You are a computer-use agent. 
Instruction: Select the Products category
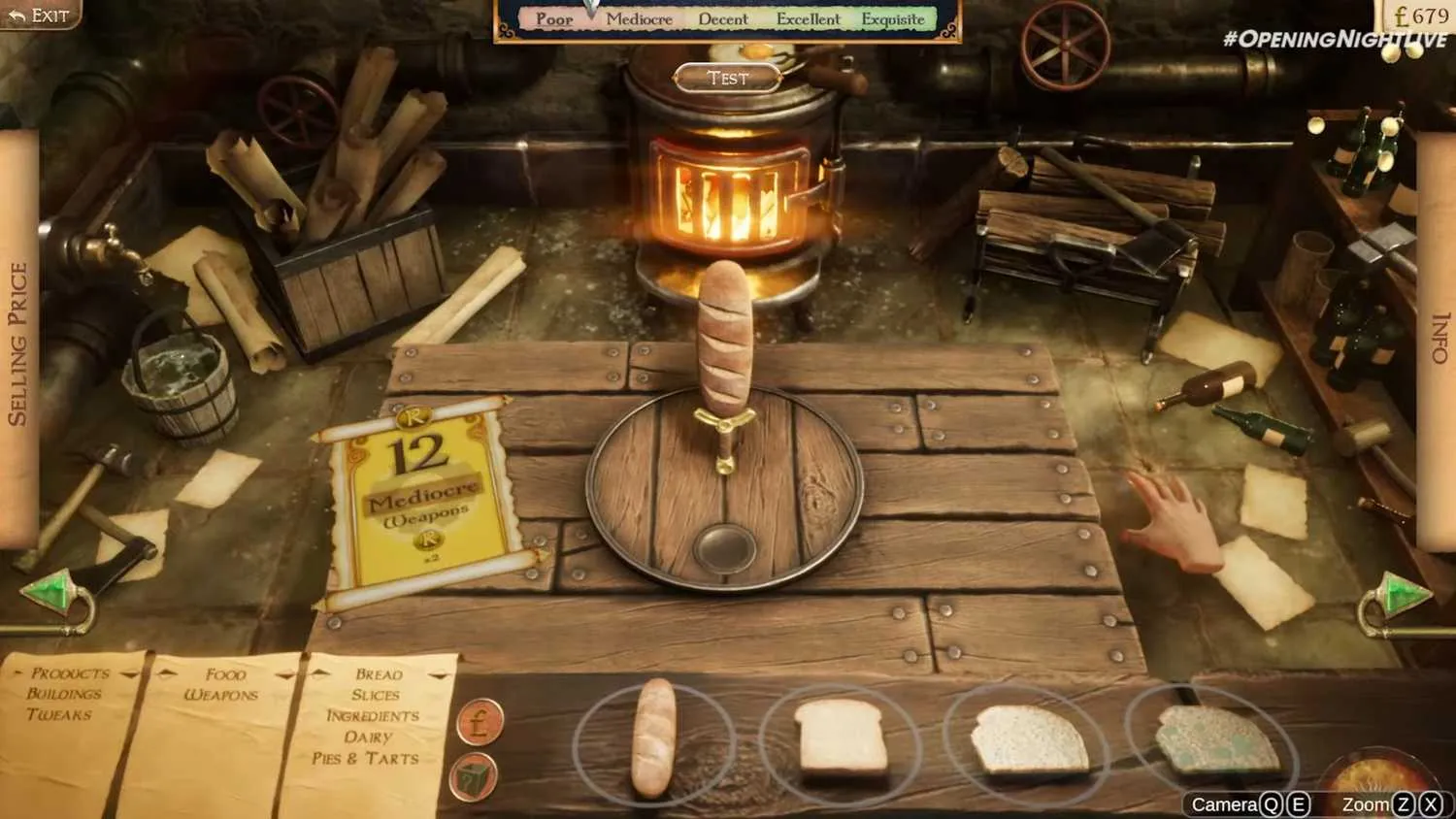tap(69, 672)
